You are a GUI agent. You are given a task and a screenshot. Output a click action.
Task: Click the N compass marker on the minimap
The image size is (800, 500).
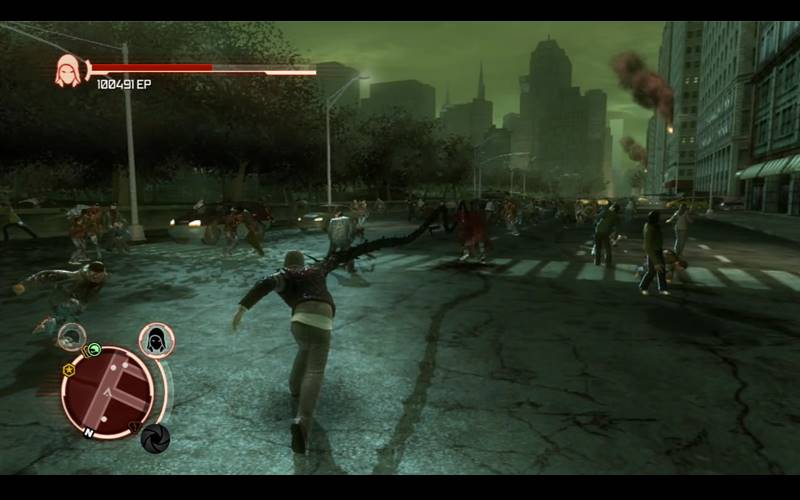point(88,432)
